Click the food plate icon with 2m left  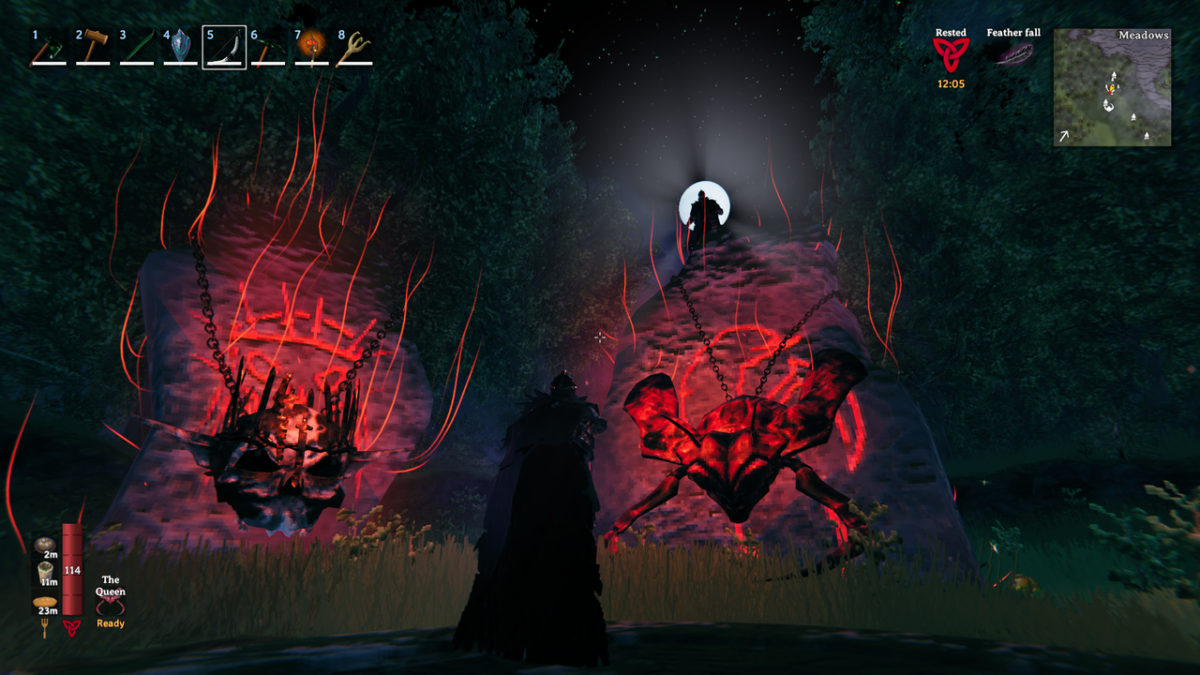(47, 545)
